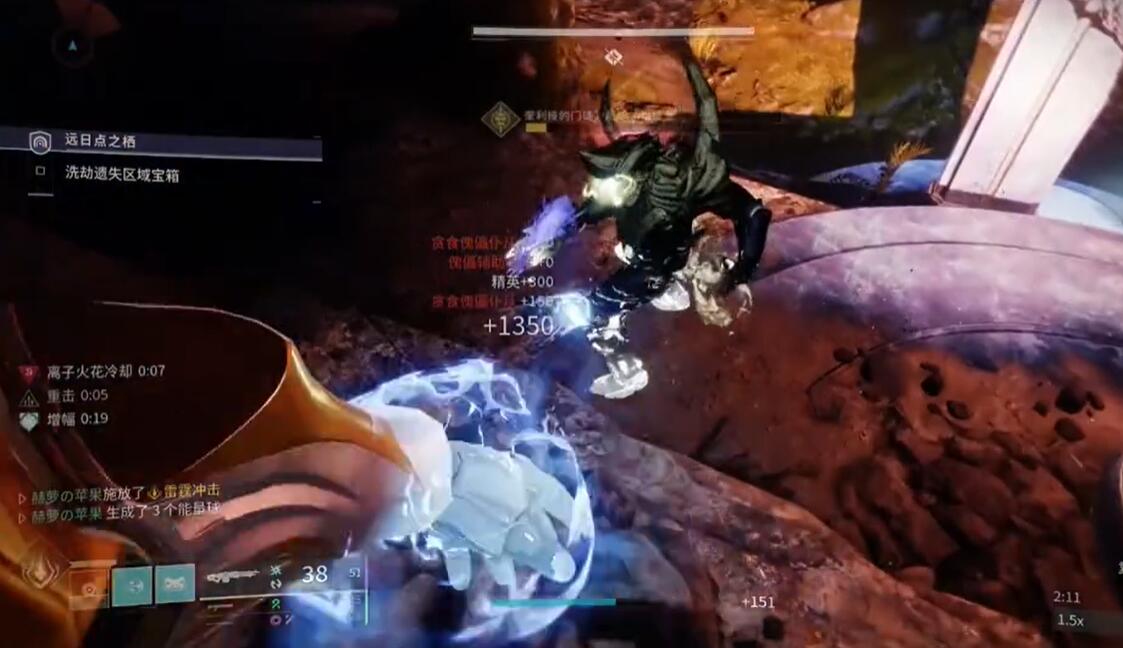
Task: Activate the teal class ability slot
Action: pyautogui.click(x=175, y=585)
